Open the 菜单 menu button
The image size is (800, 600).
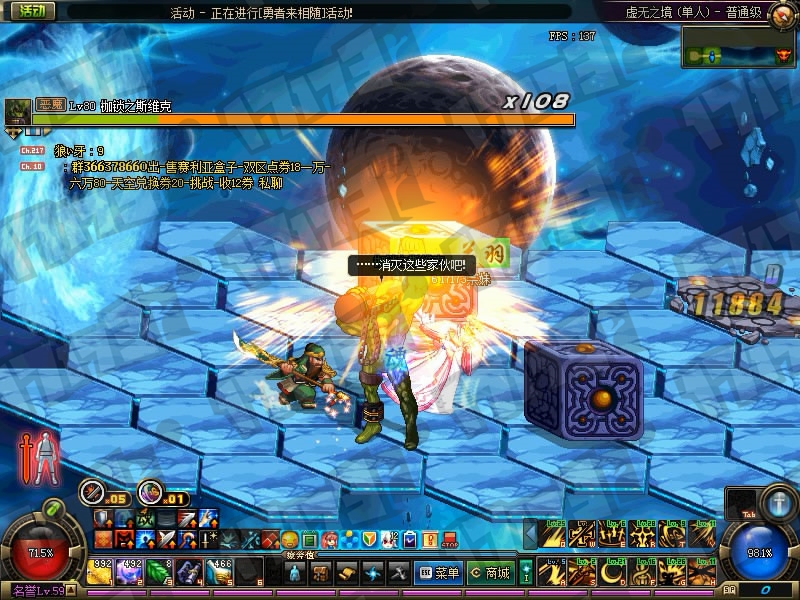click(438, 573)
